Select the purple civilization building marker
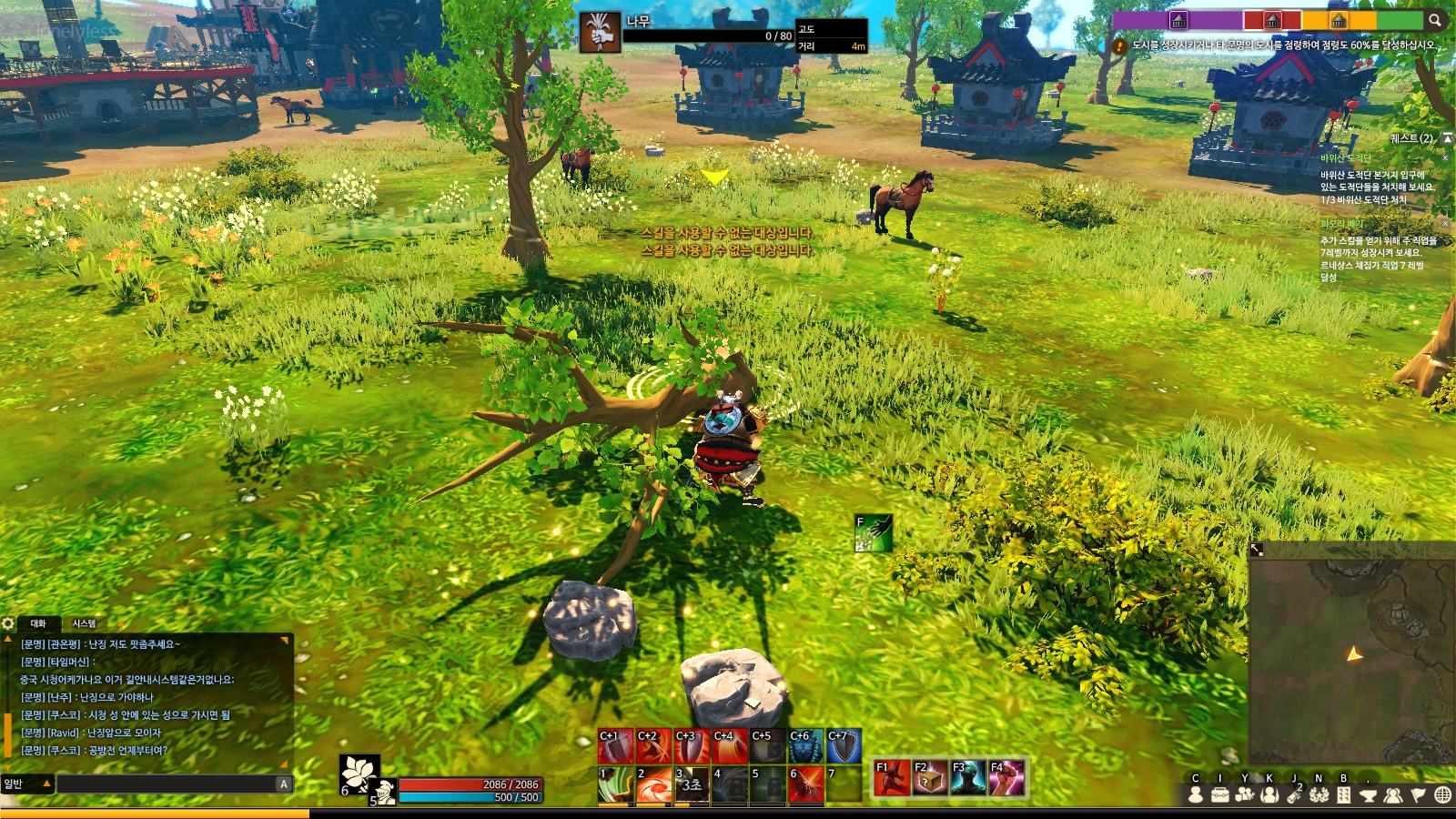Image resolution: width=1456 pixels, height=819 pixels. [x=1178, y=20]
